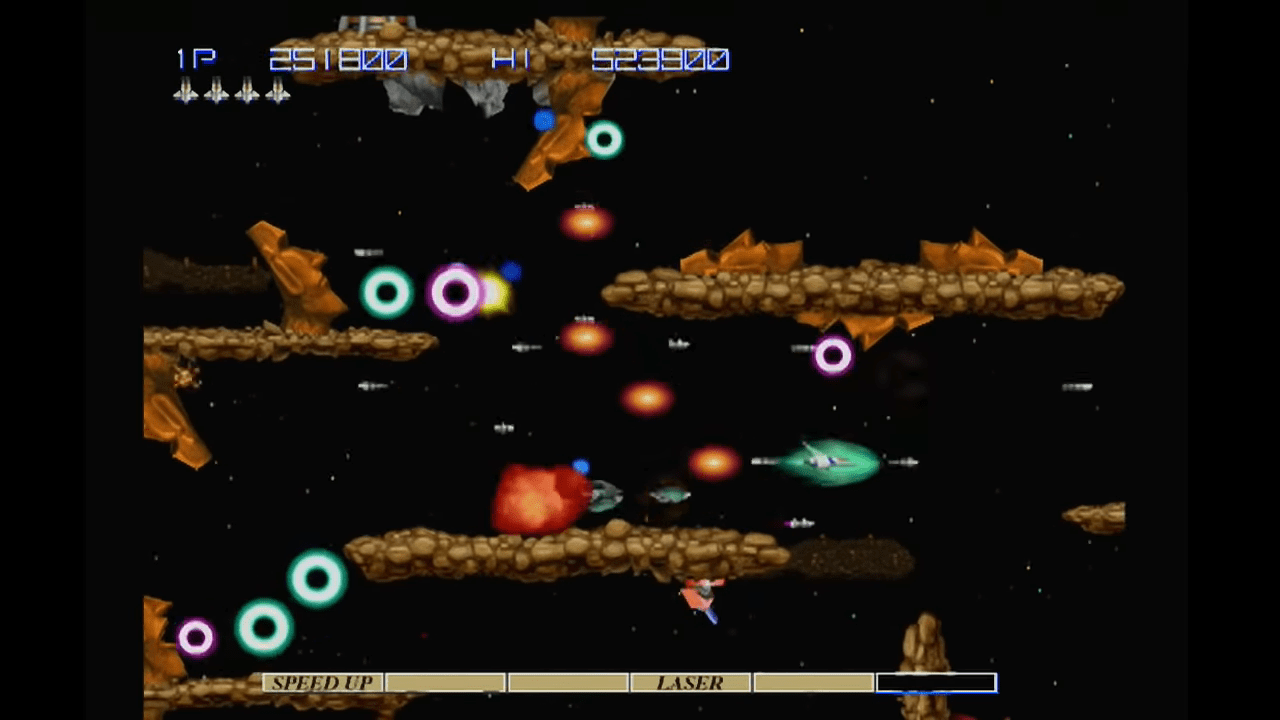The height and width of the screenshot is (720, 1280).
Task: Activate the highlighted dark power meter slot
Action: click(x=936, y=683)
